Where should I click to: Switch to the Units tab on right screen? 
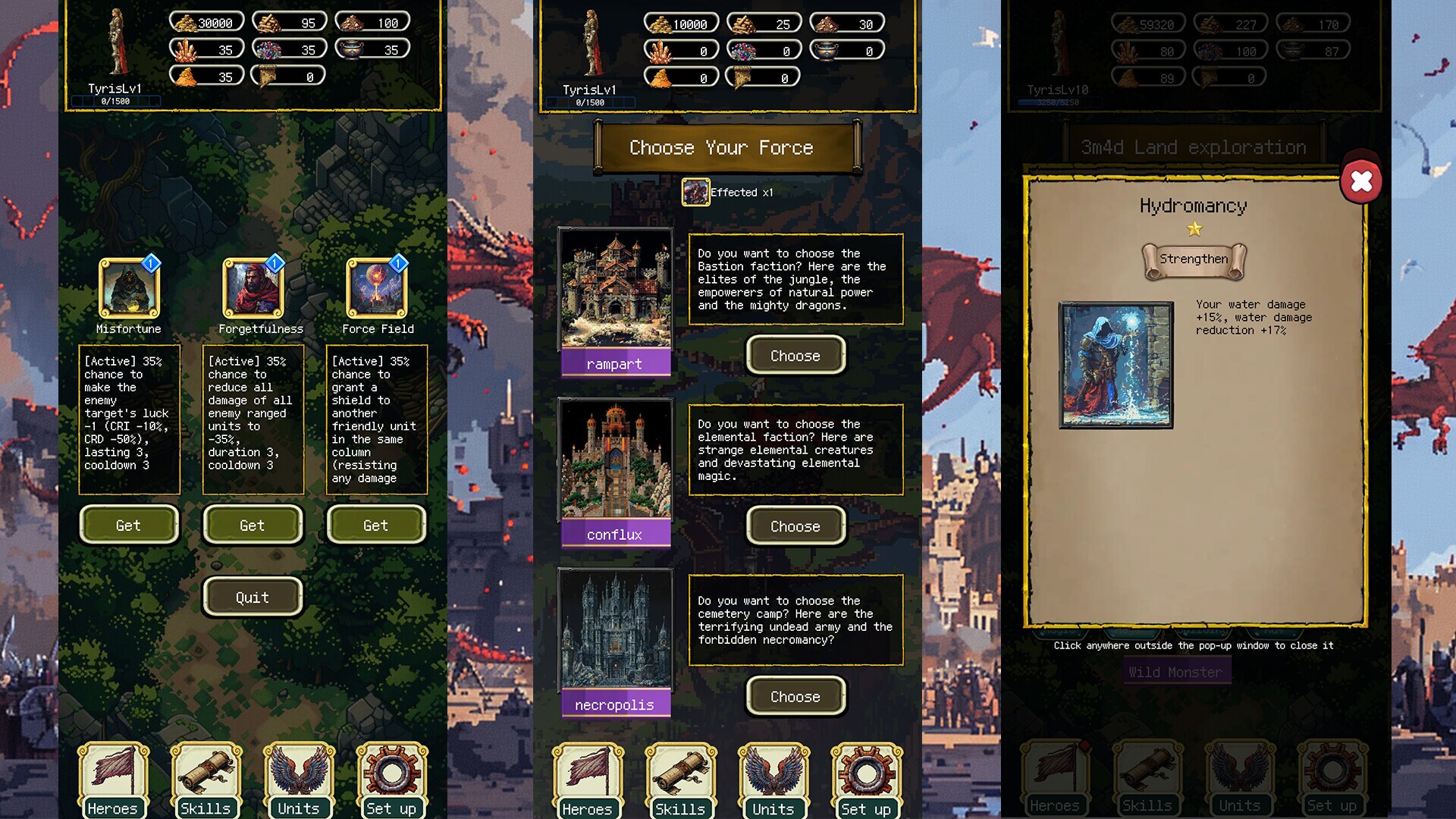point(1240,777)
